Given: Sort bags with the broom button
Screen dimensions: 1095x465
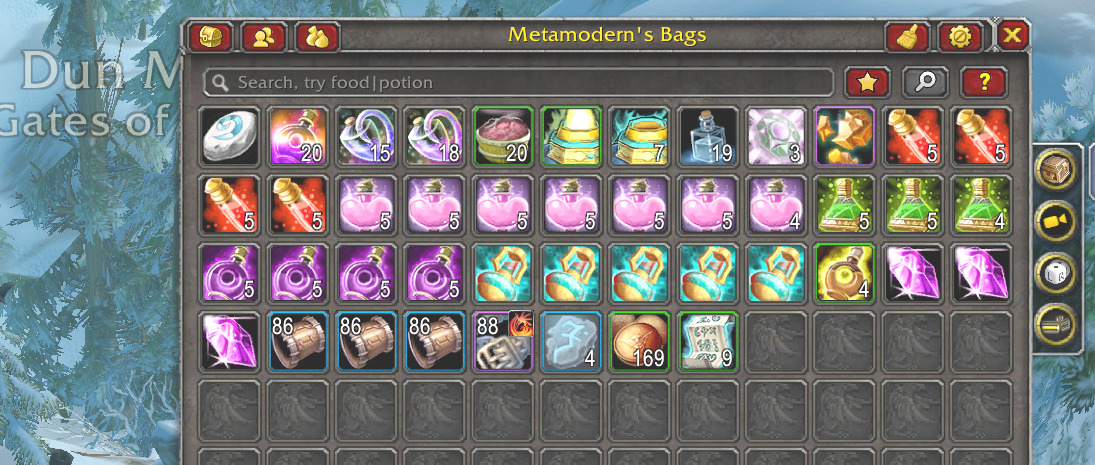Looking at the screenshot, I should pyautogui.click(x=907, y=37).
